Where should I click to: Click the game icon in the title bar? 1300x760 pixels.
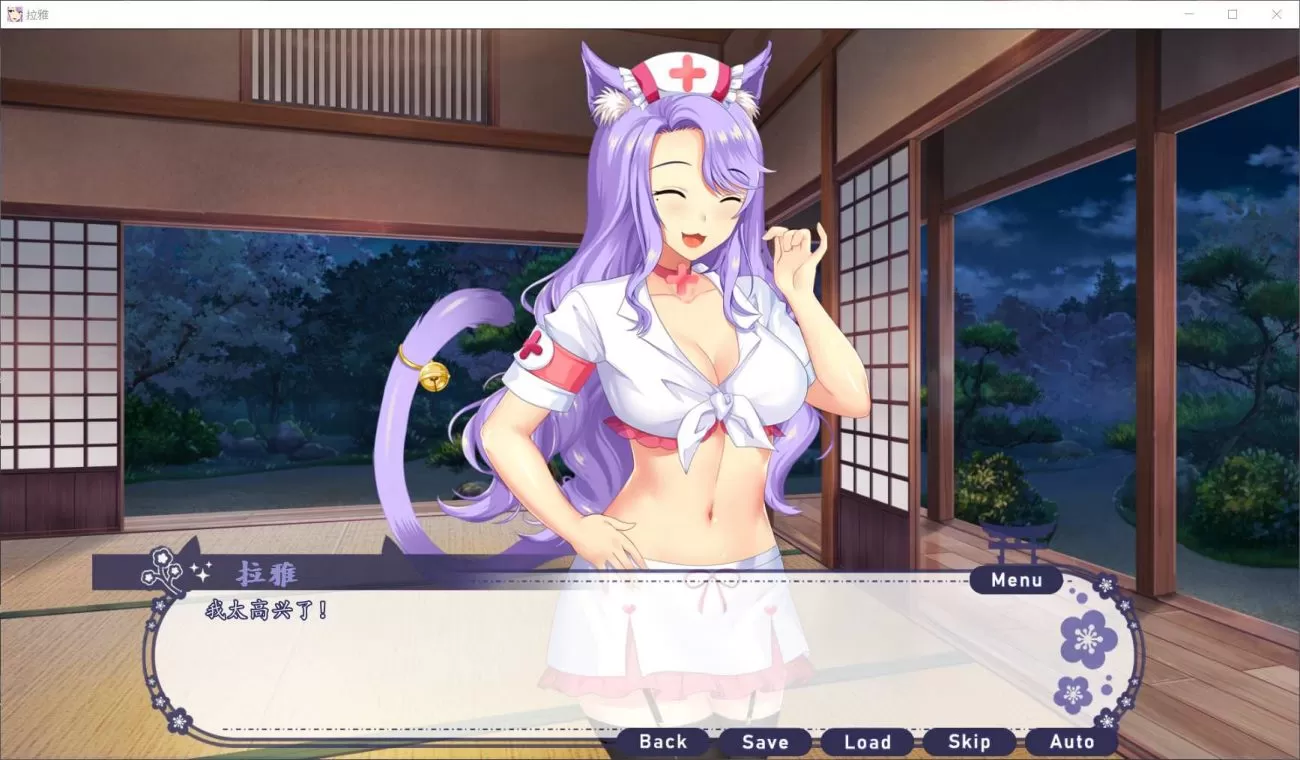coord(14,13)
